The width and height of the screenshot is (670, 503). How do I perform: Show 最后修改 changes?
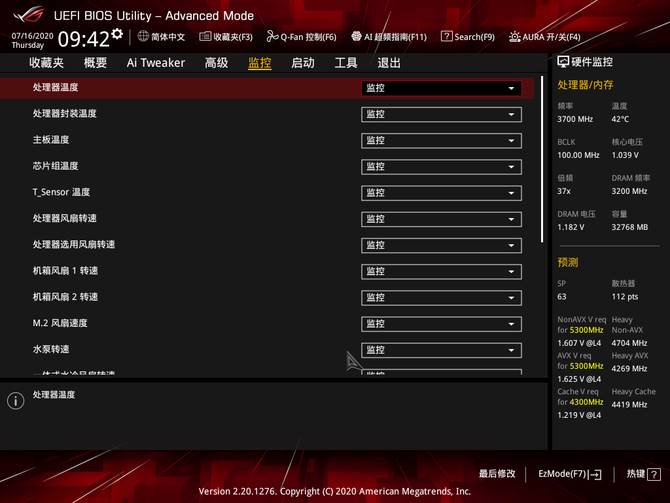pos(497,474)
